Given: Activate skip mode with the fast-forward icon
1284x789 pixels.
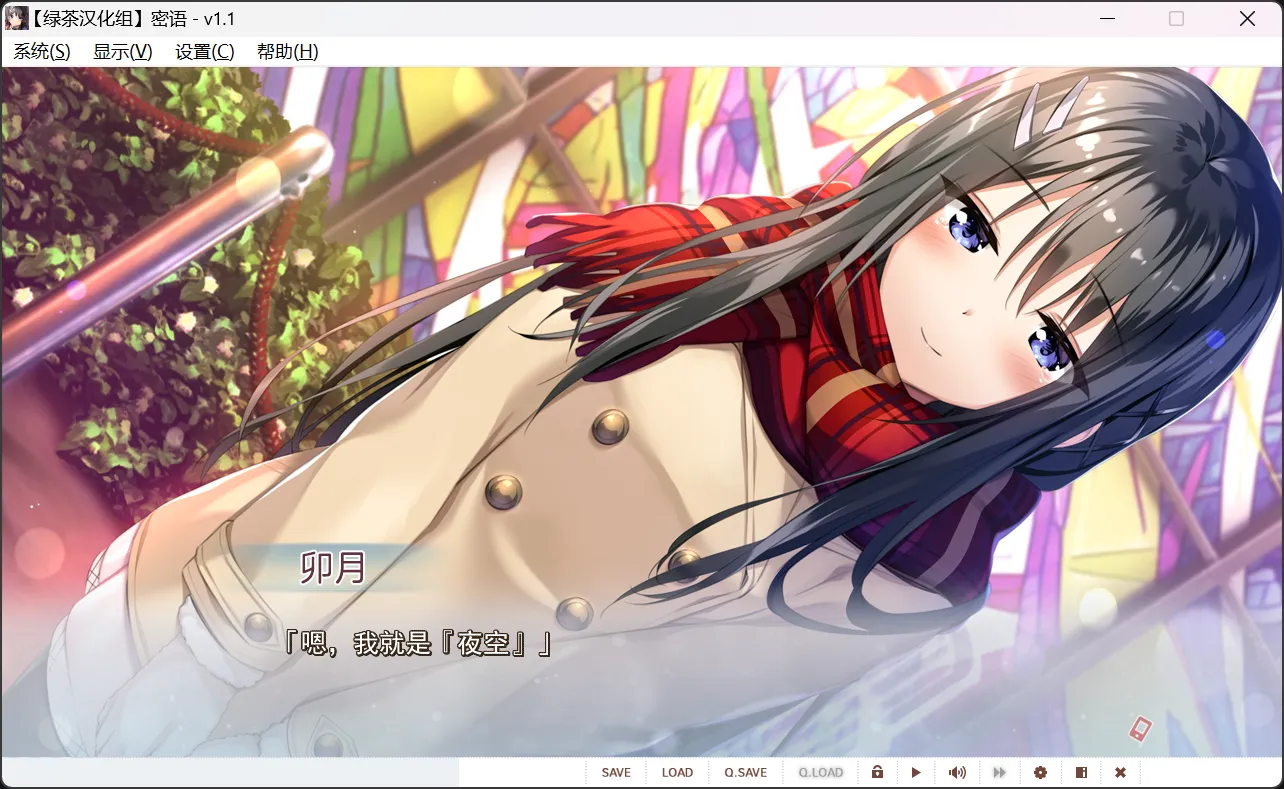Looking at the screenshot, I should point(999,772).
